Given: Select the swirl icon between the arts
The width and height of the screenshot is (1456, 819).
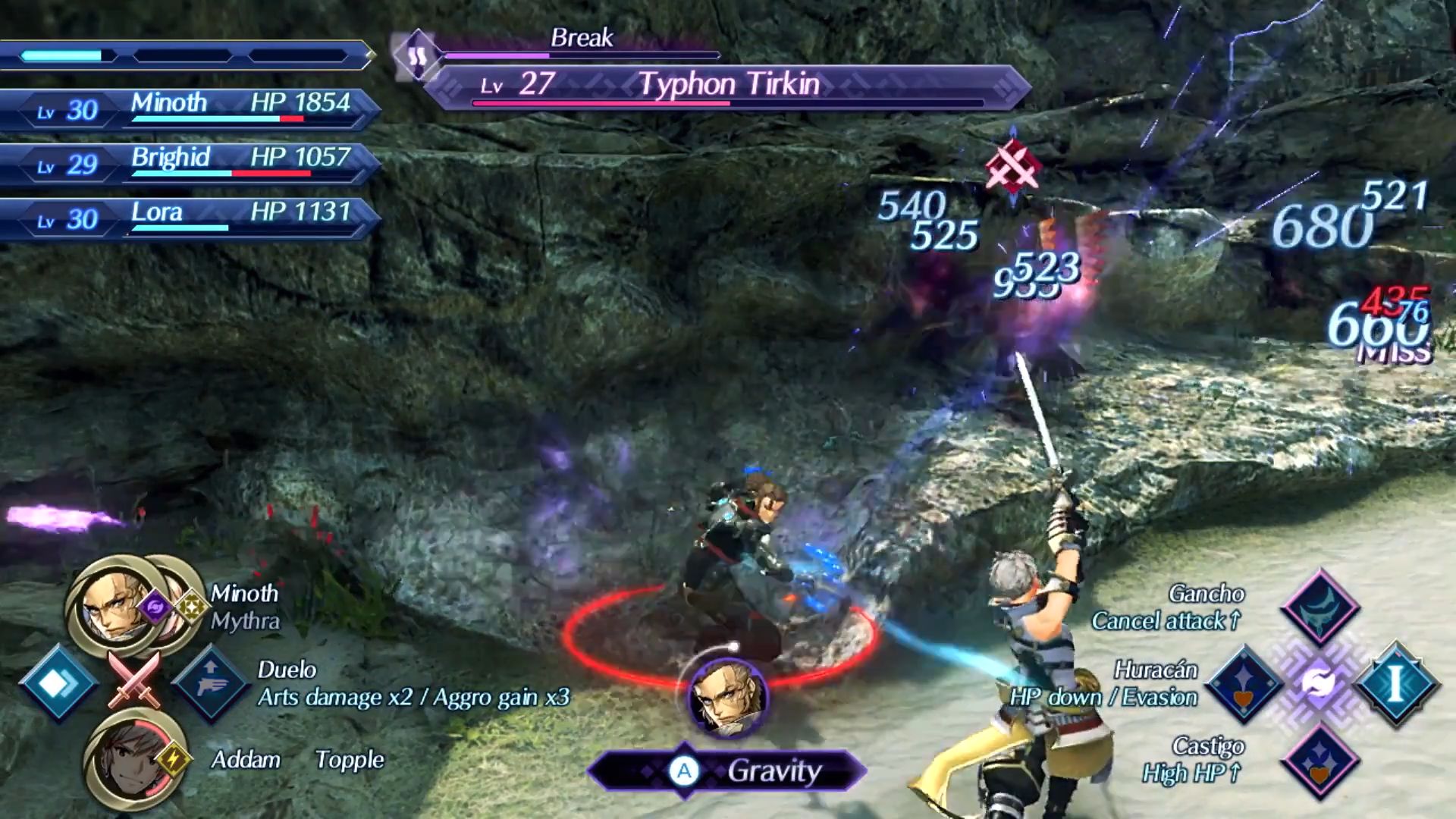Looking at the screenshot, I should click(1319, 684).
